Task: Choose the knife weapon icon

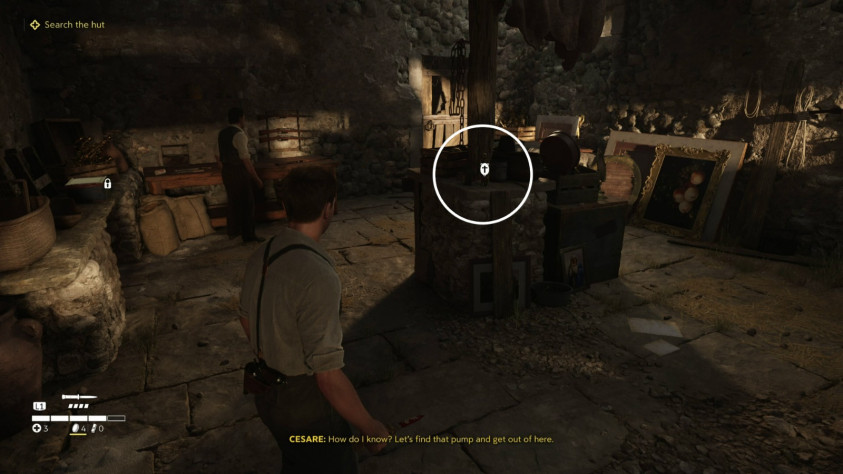Action: [78, 397]
